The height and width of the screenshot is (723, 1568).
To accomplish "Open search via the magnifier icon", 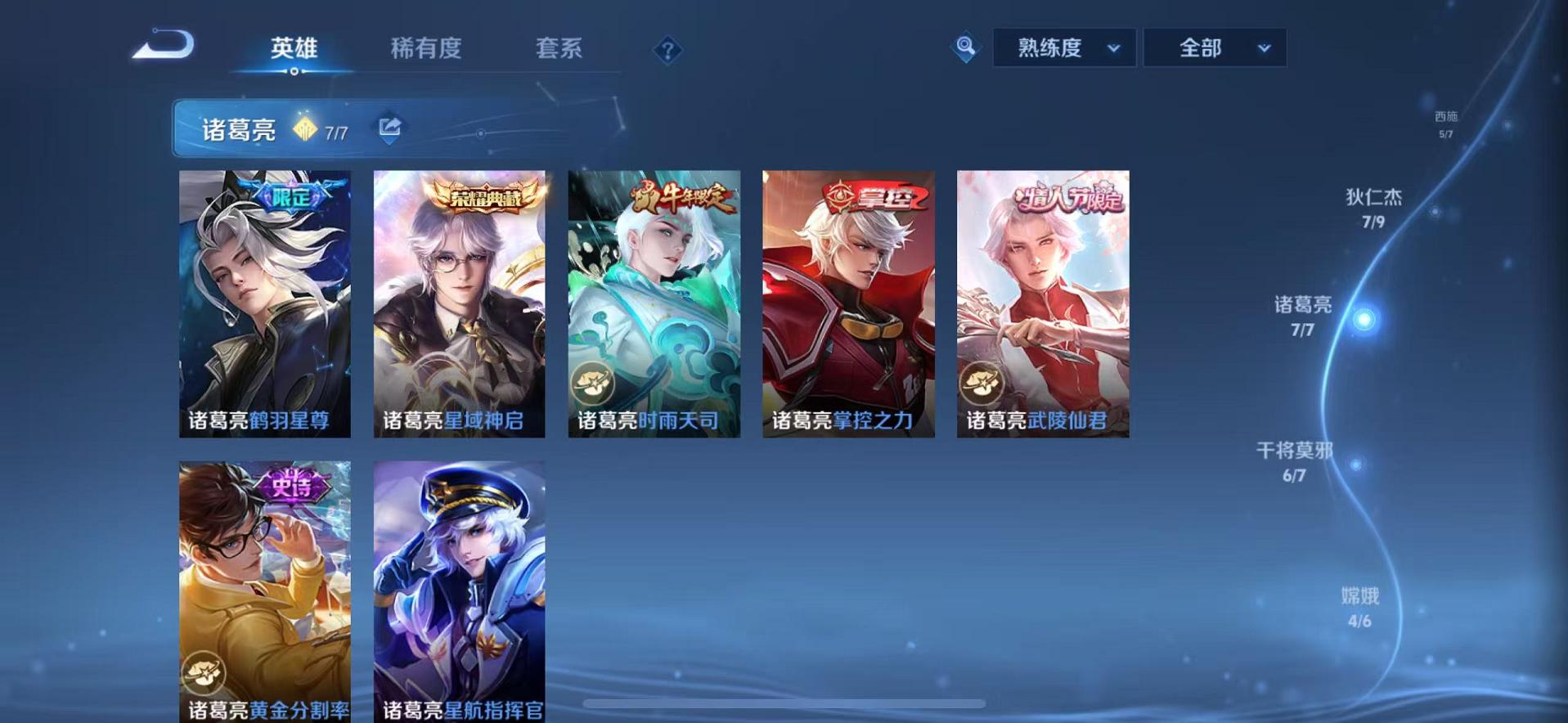I will pos(965,47).
